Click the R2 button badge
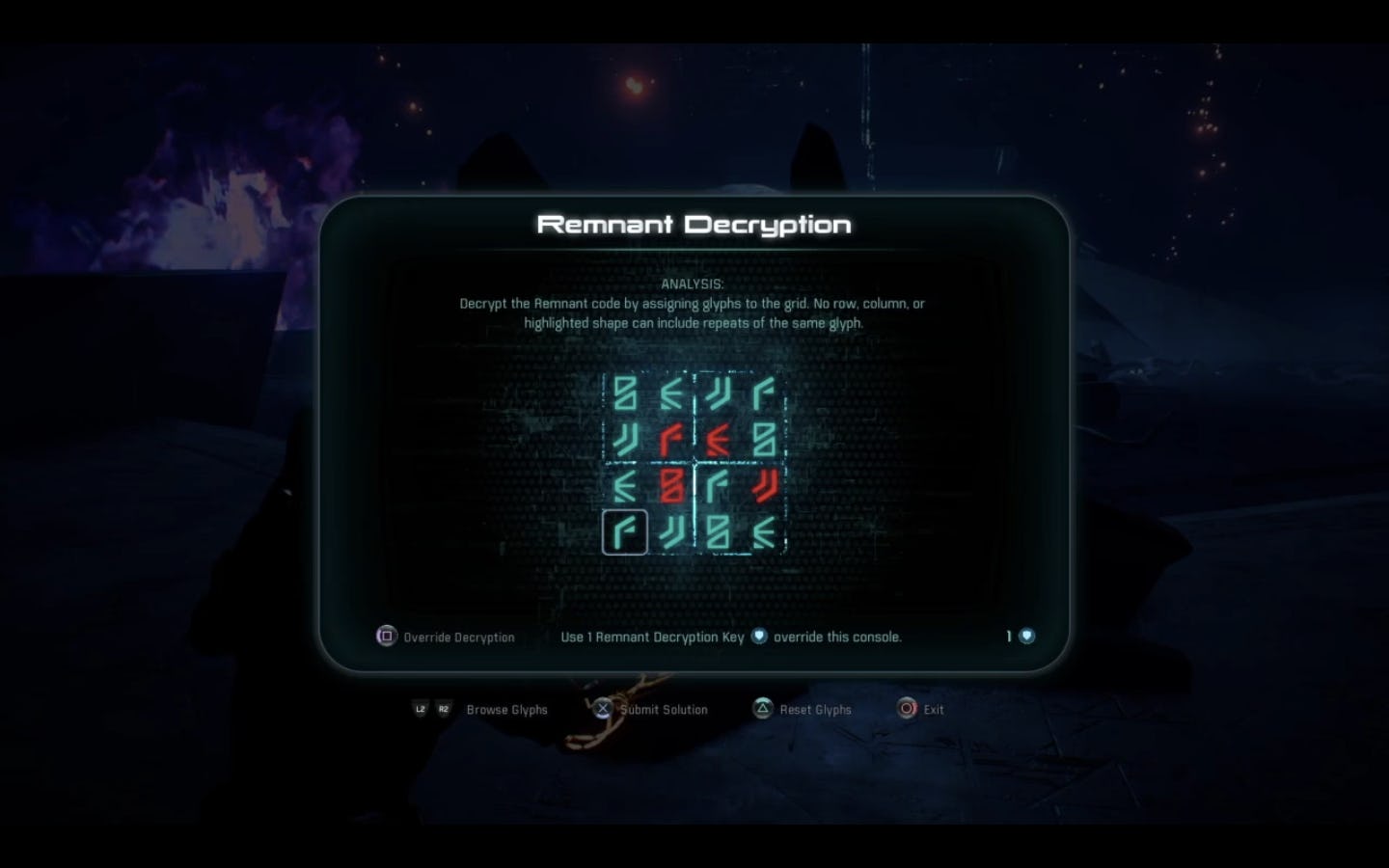 [x=444, y=709]
